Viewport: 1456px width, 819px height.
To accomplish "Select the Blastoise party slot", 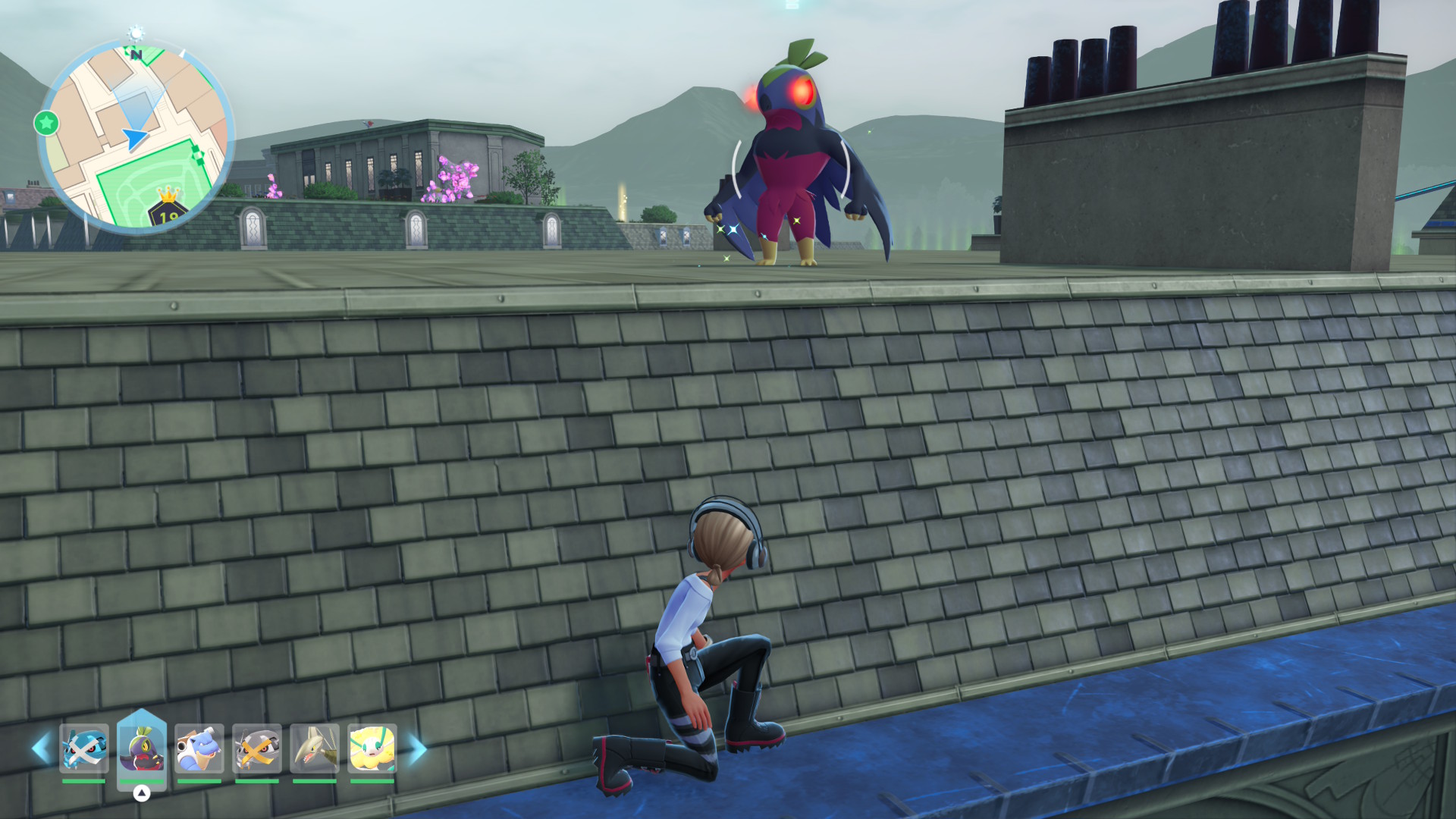I will (x=199, y=748).
